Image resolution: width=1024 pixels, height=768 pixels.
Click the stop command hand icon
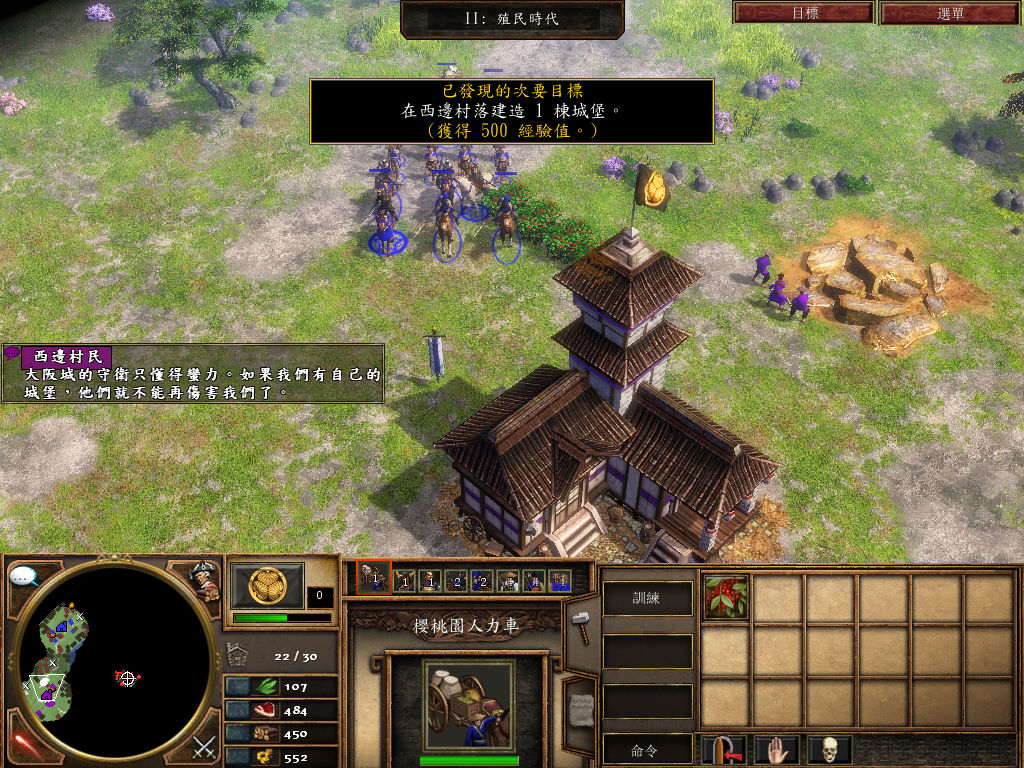tap(776, 749)
